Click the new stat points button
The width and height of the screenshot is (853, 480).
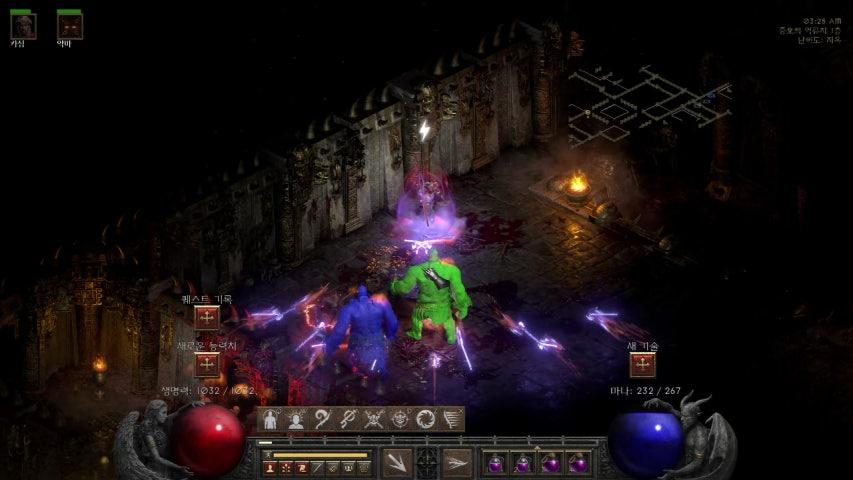click(207, 365)
